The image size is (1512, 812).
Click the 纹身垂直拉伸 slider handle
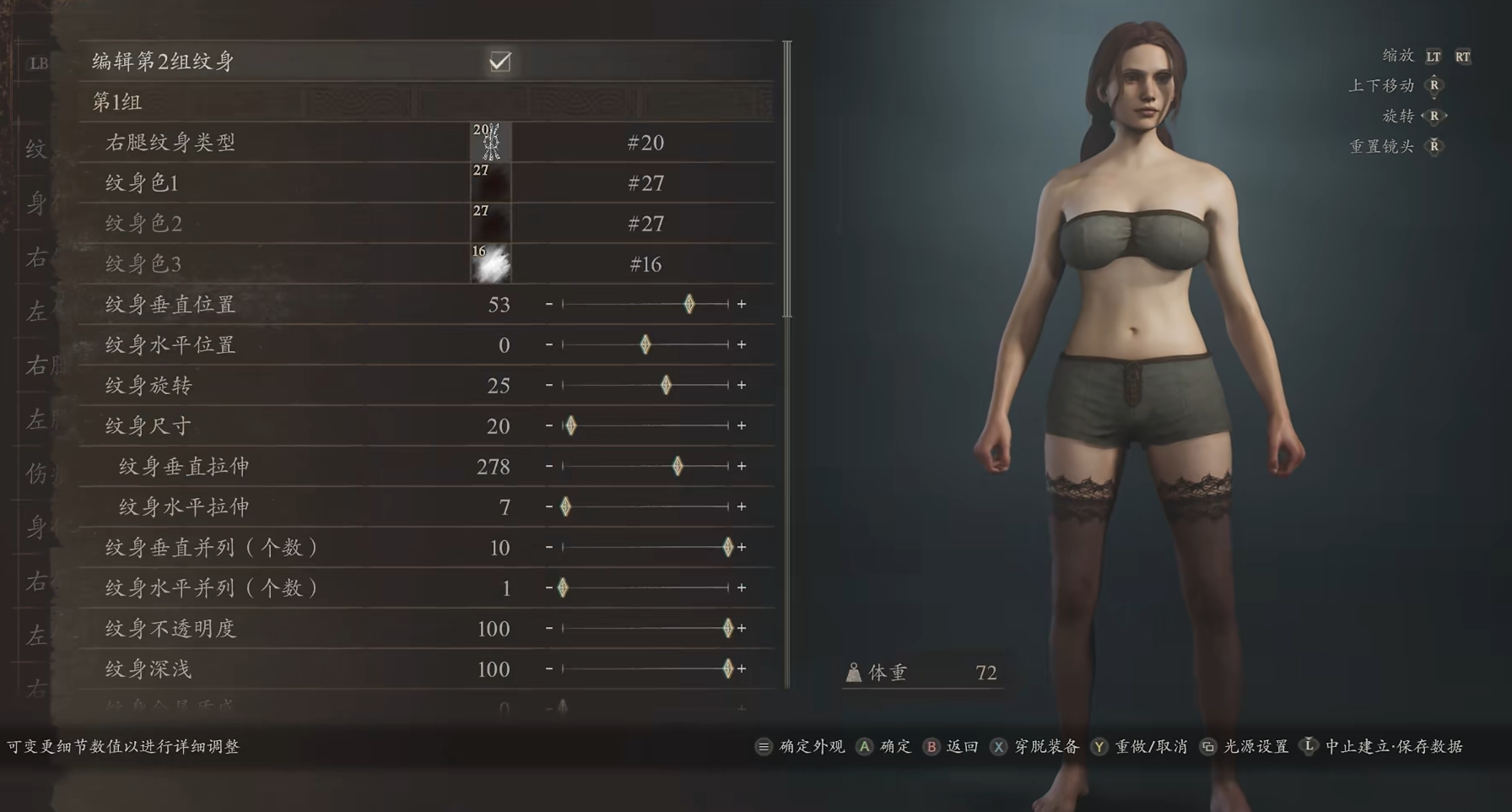pos(678,466)
